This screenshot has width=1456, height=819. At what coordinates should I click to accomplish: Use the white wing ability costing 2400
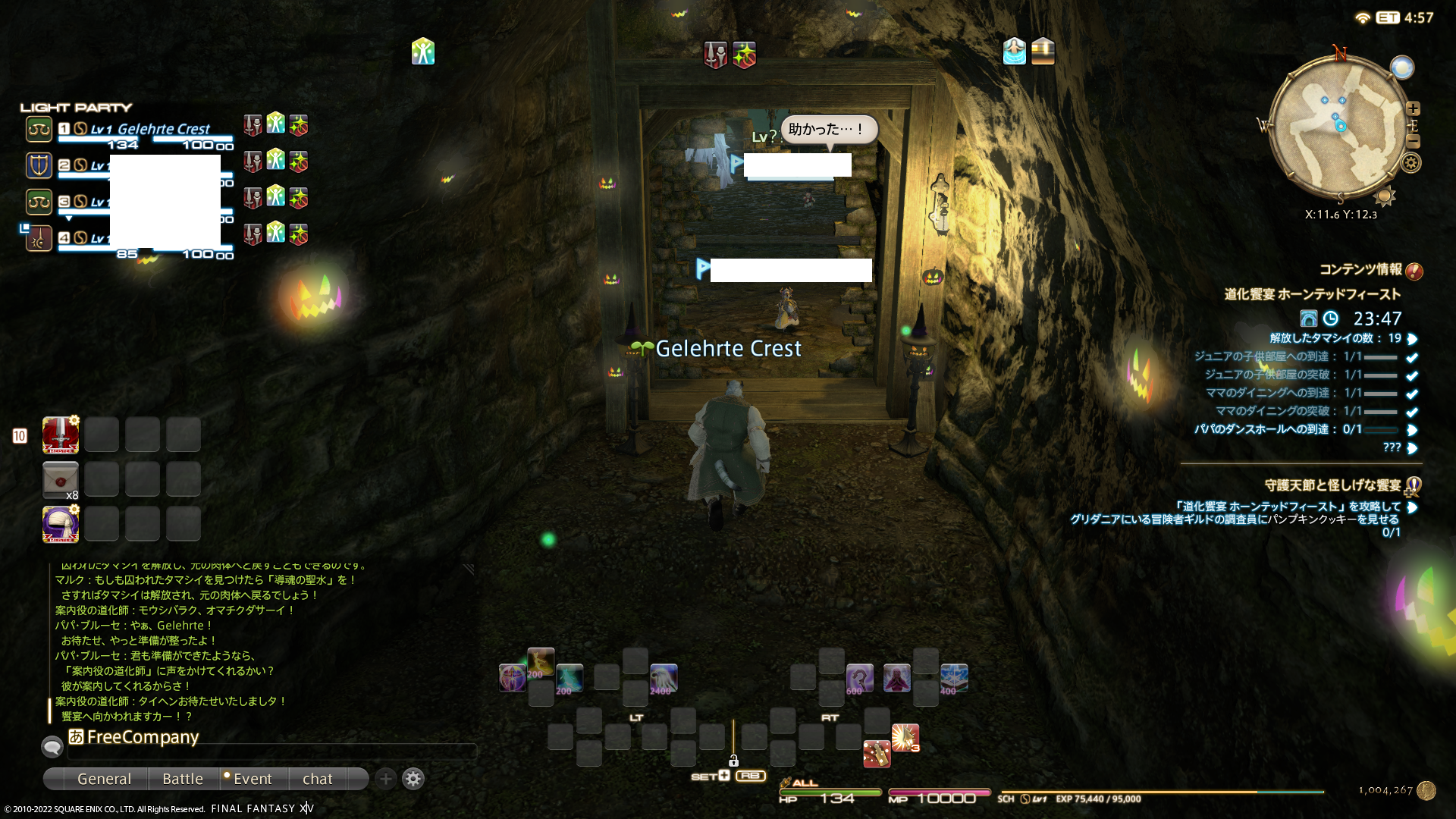[664, 677]
